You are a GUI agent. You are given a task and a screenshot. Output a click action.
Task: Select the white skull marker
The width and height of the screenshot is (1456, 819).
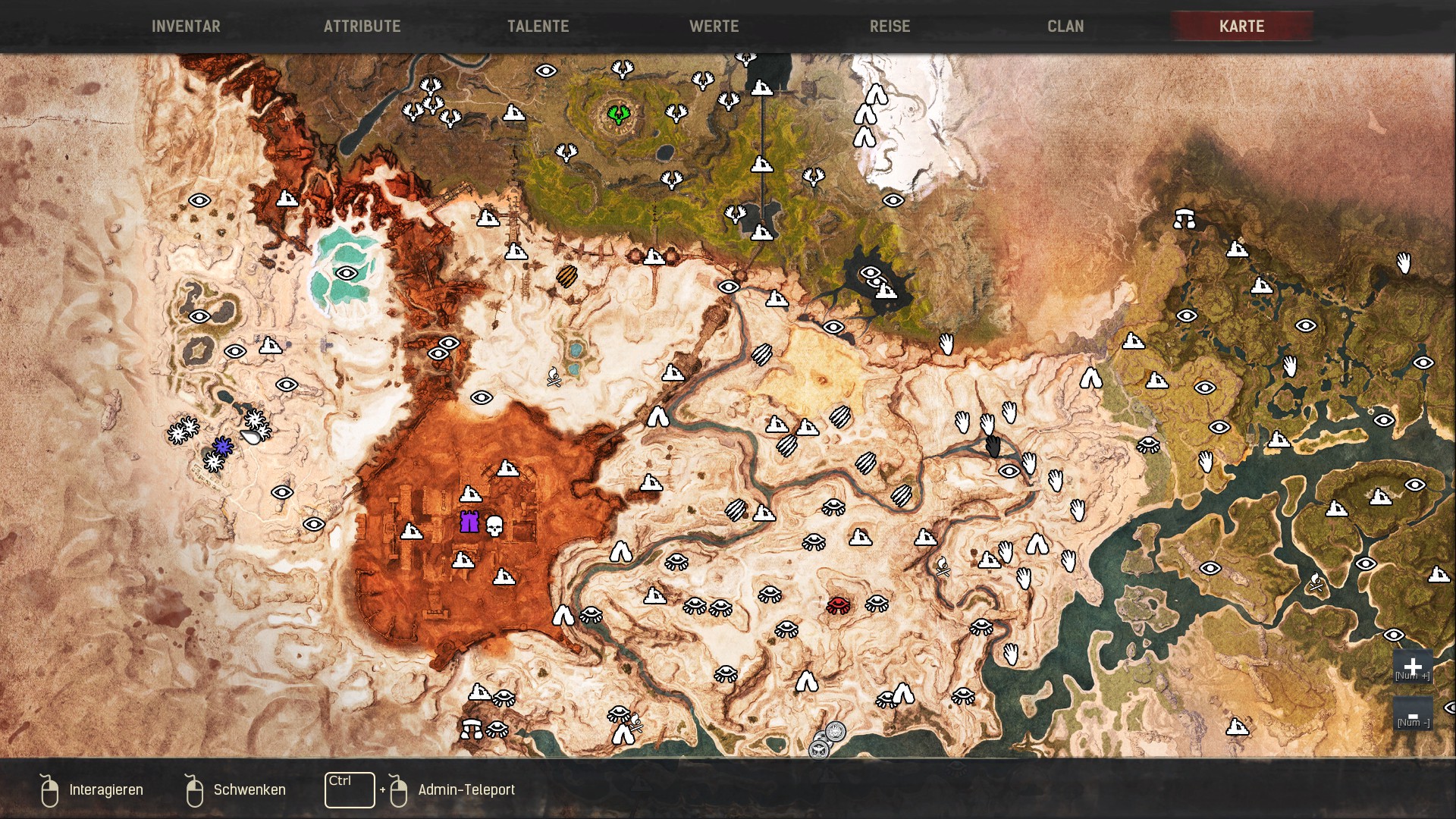pos(494,526)
